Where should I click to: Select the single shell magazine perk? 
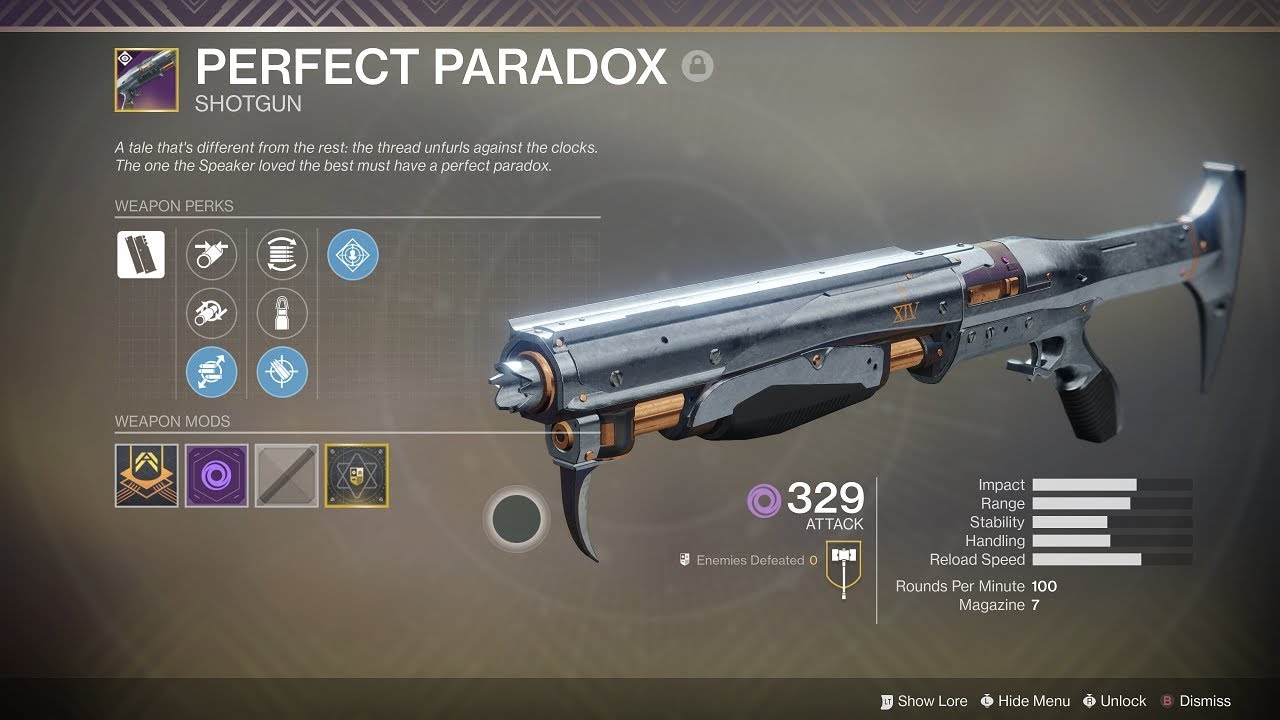[x=282, y=314]
